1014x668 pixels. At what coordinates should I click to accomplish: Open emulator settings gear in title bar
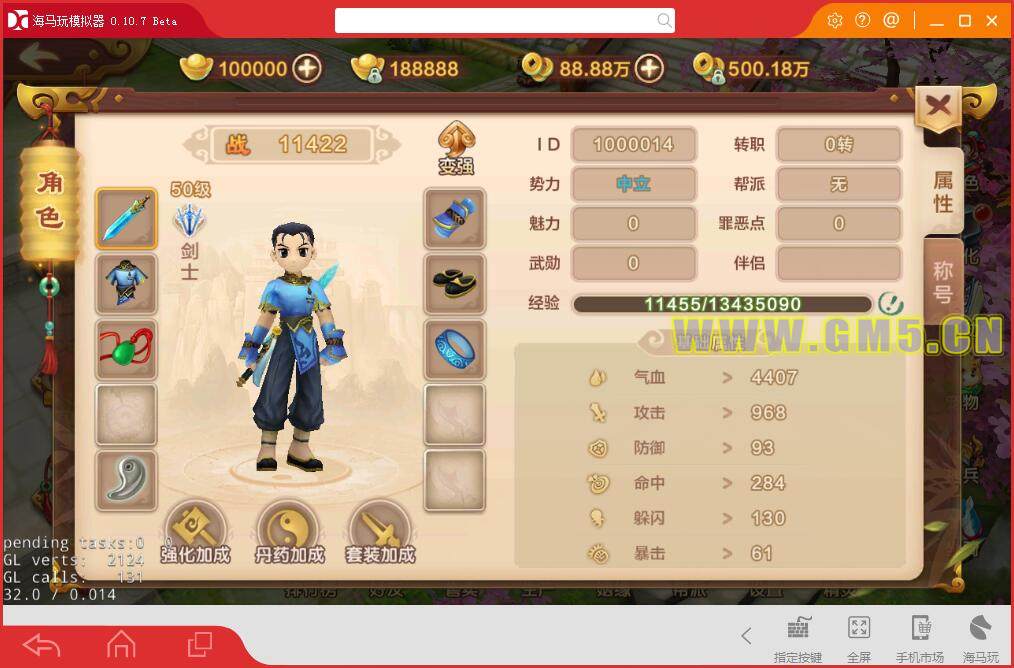point(835,20)
